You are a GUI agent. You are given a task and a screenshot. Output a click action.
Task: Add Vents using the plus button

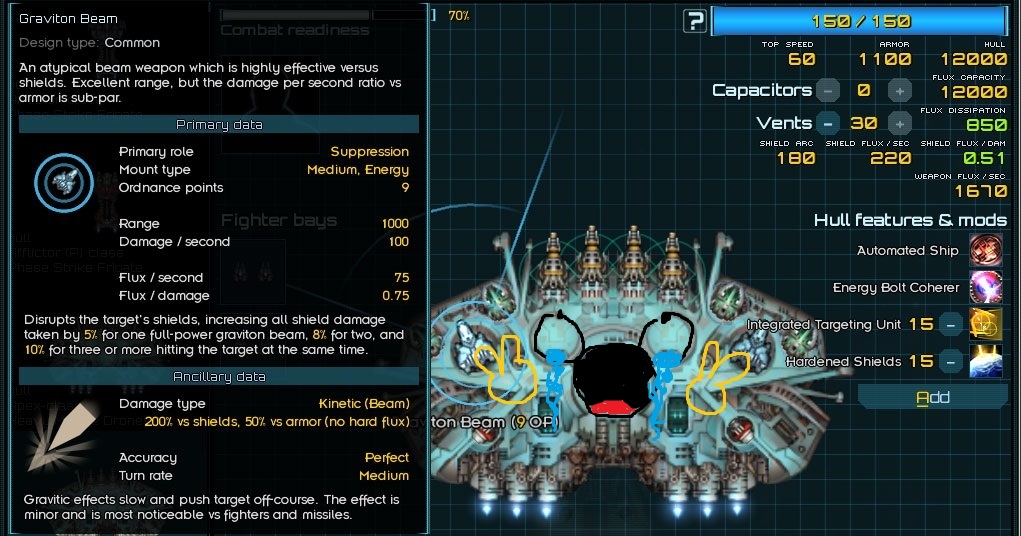[900, 124]
